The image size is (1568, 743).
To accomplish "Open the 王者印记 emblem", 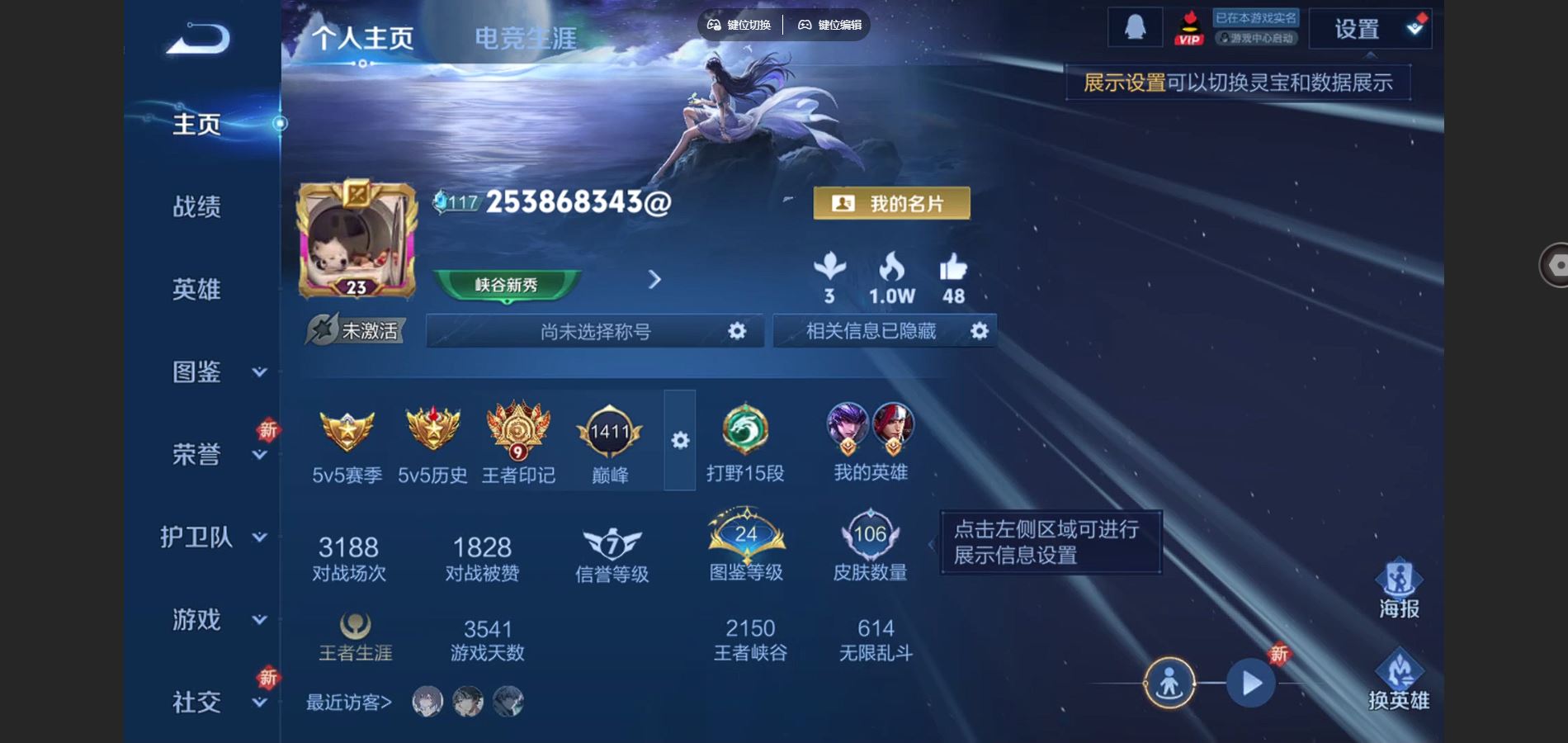I will (518, 443).
